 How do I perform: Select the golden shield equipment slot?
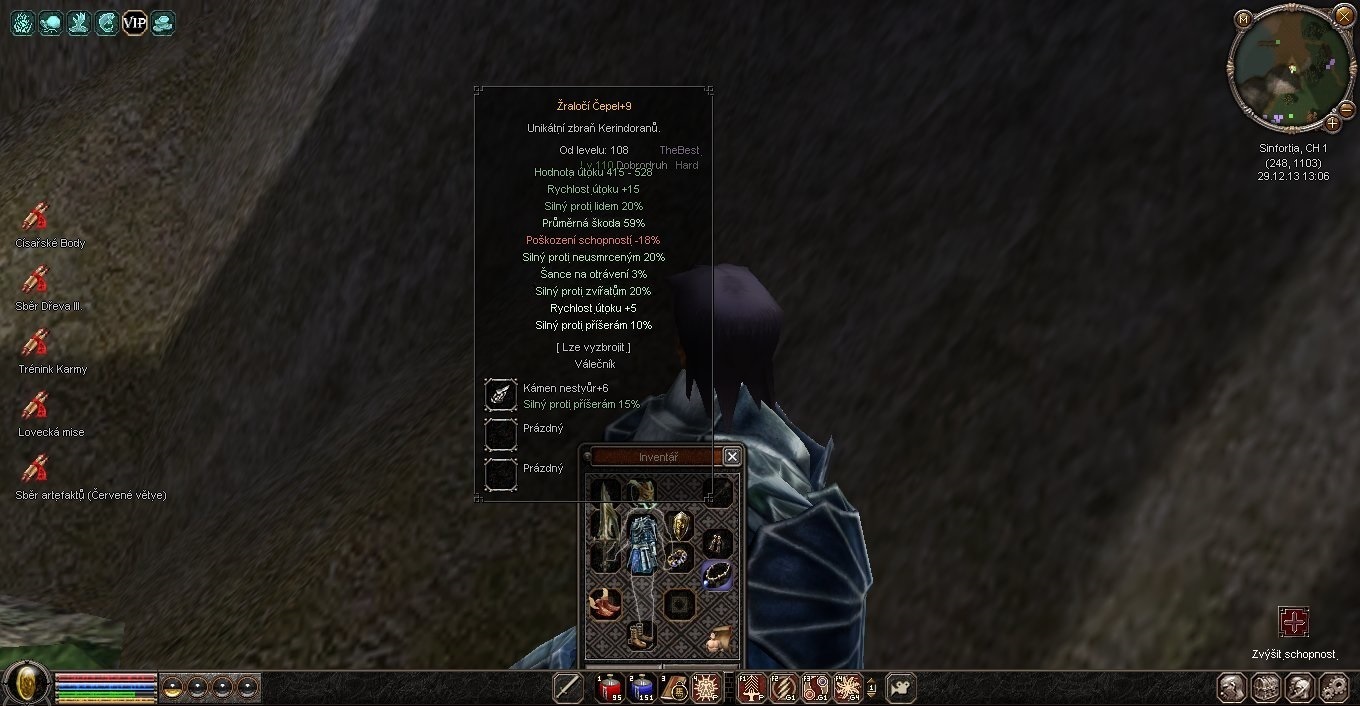point(680,524)
